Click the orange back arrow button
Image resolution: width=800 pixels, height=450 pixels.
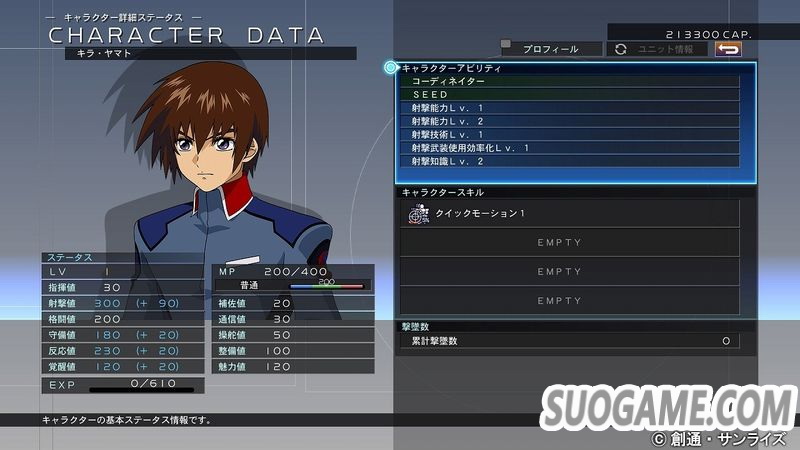729,49
